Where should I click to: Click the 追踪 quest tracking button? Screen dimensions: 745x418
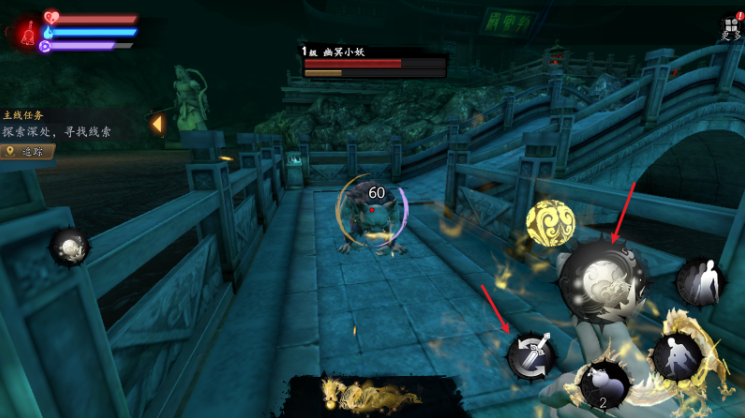pos(28,152)
